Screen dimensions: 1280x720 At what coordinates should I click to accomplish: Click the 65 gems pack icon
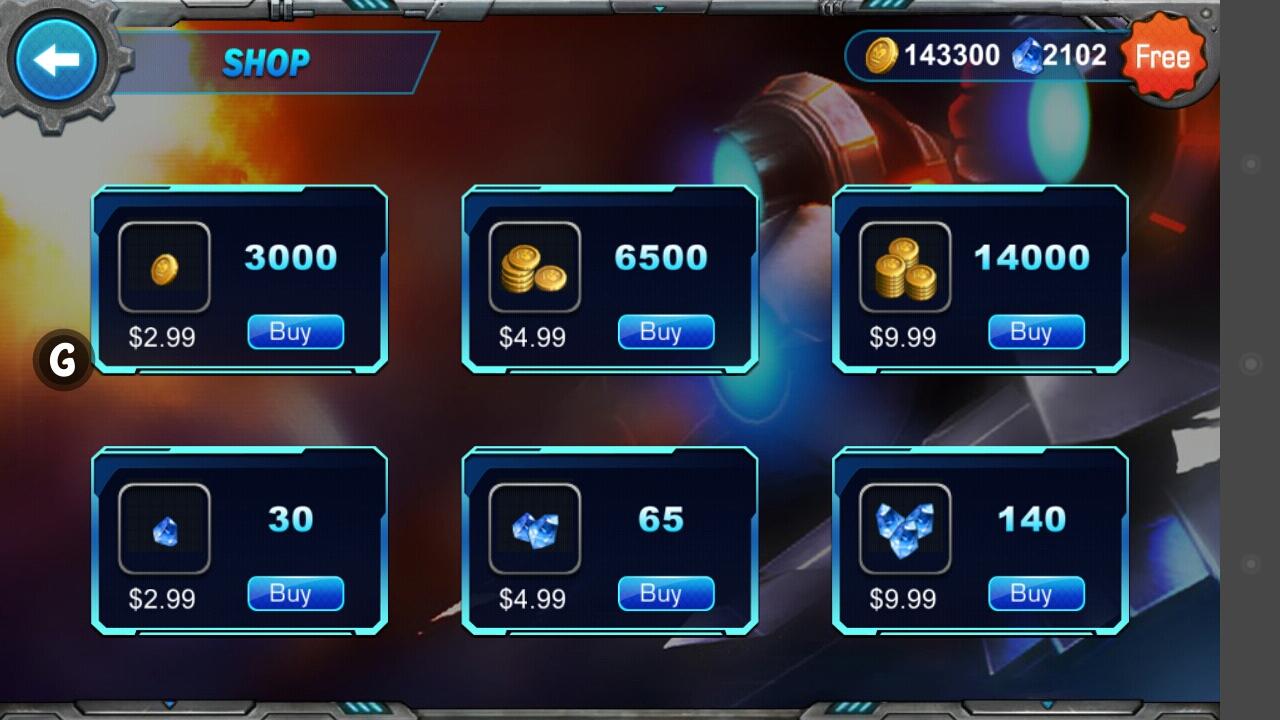click(x=534, y=528)
